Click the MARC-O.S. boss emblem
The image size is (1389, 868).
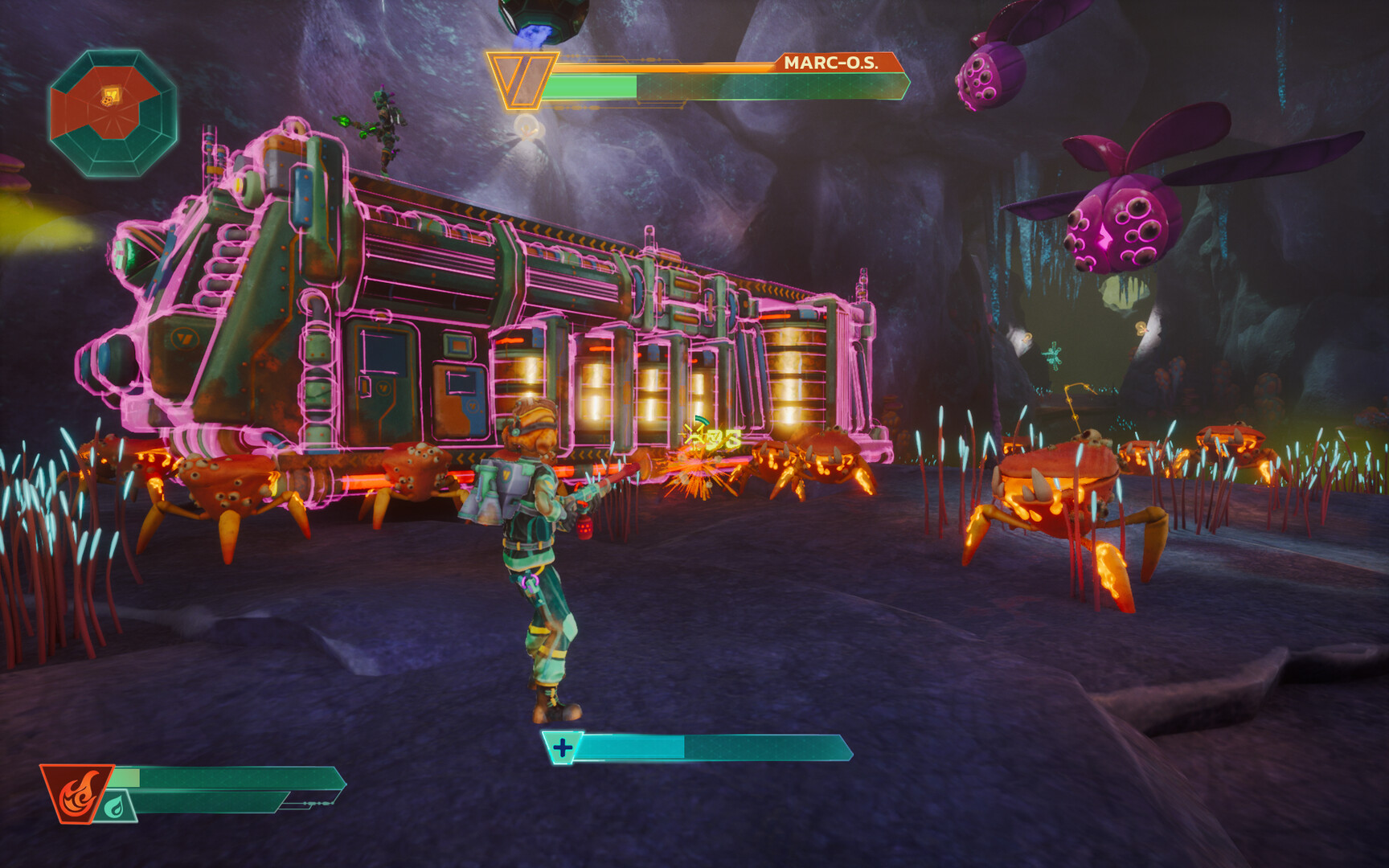(x=521, y=80)
